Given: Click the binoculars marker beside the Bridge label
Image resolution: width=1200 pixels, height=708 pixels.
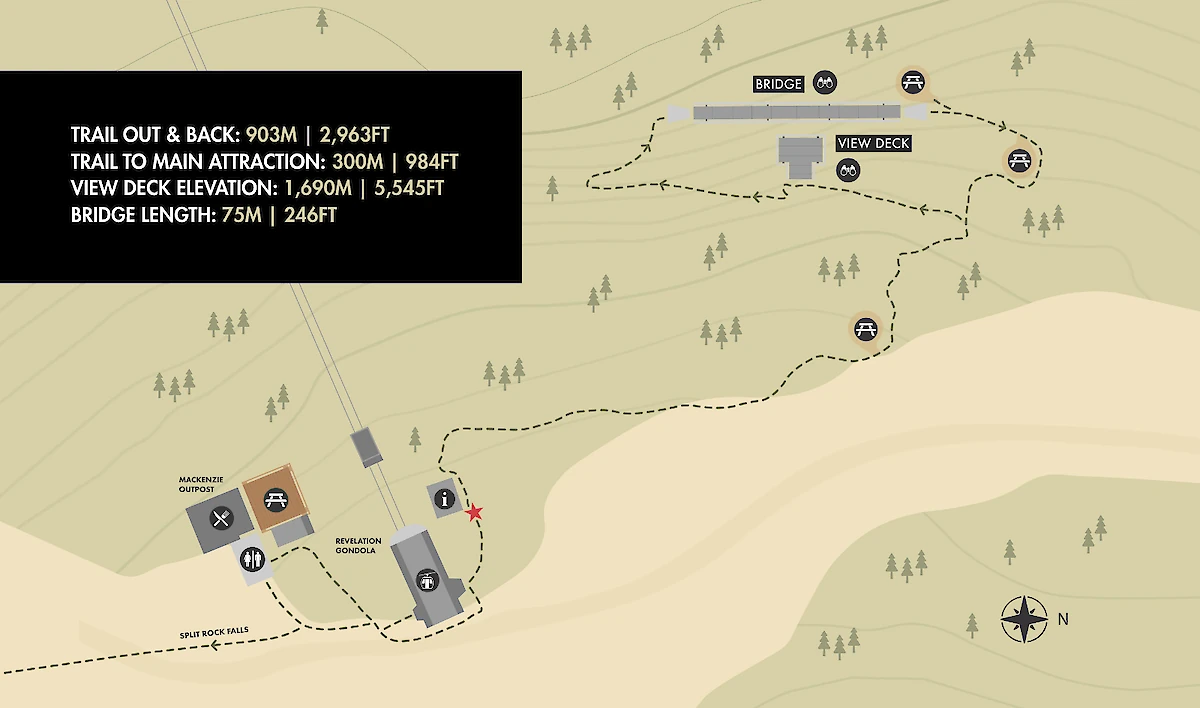Looking at the screenshot, I should [x=825, y=84].
